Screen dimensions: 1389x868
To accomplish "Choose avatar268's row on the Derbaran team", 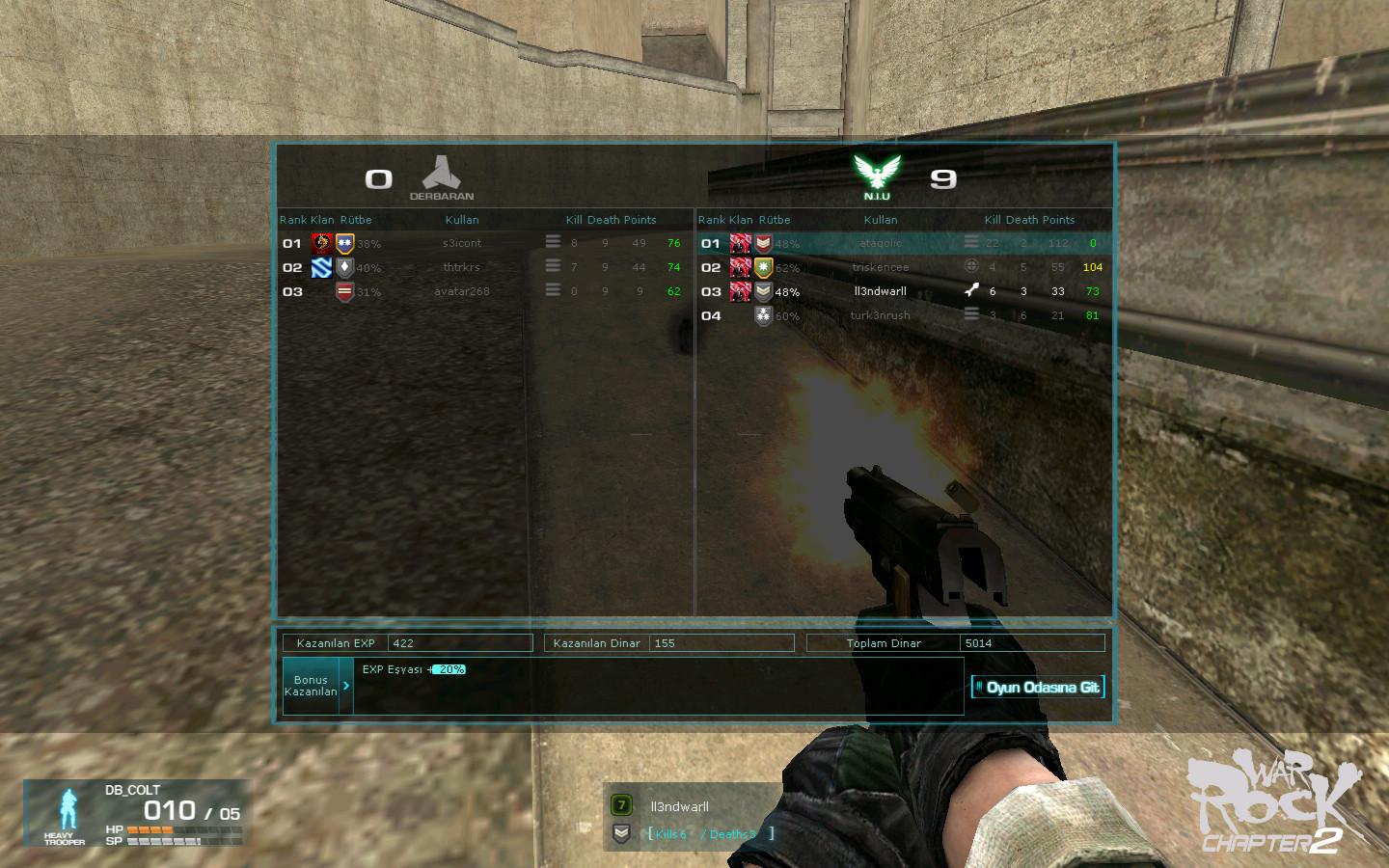I will click(462, 291).
